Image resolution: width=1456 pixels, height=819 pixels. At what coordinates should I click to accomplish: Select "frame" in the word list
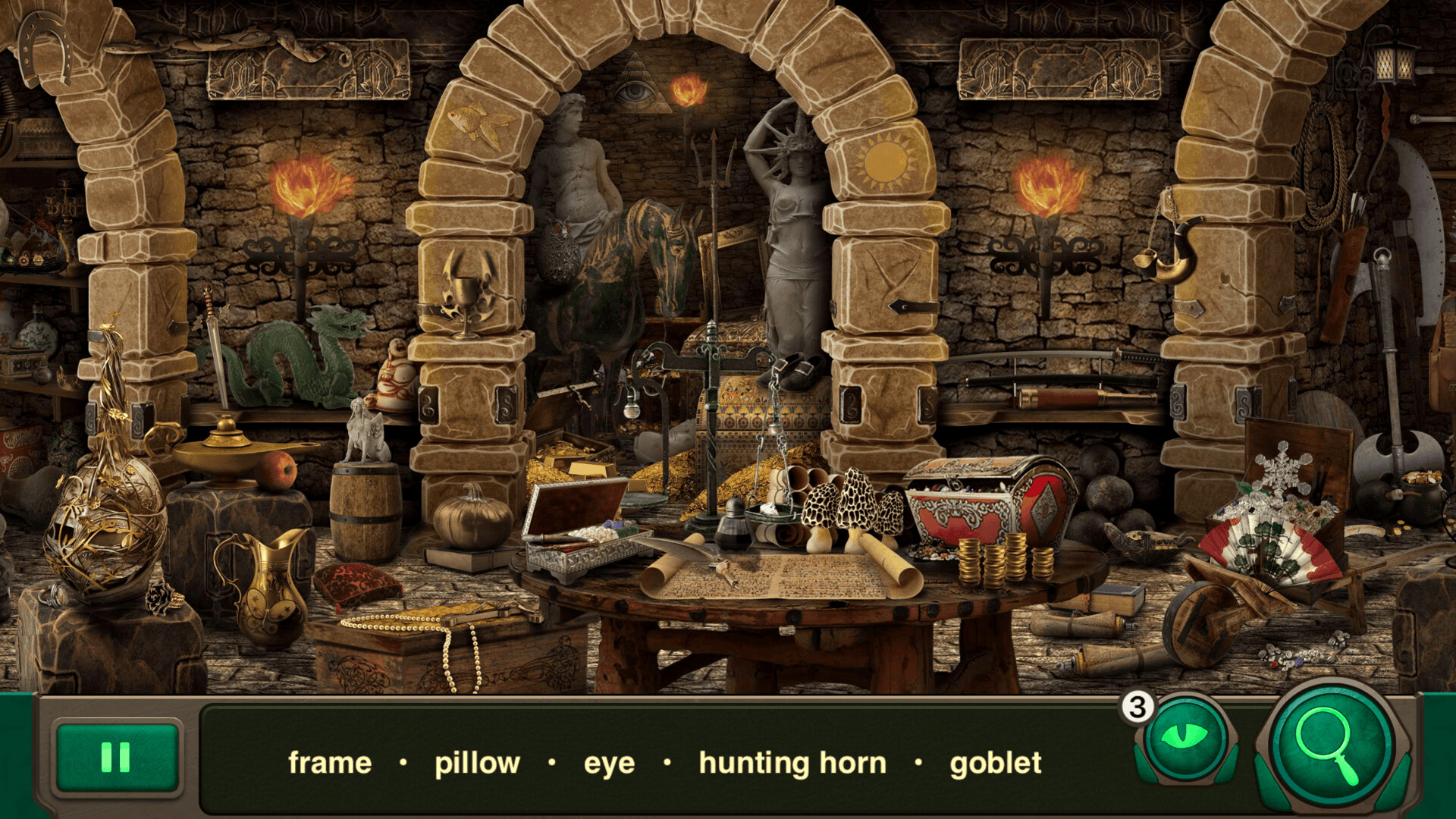(331, 763)
